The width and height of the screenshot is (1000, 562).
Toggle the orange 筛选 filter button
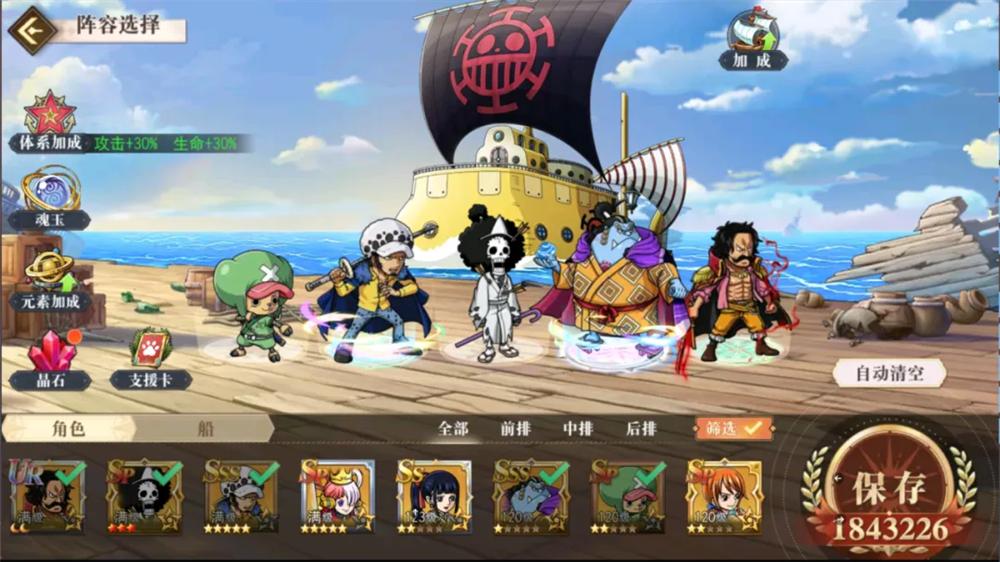click(734, 428)
